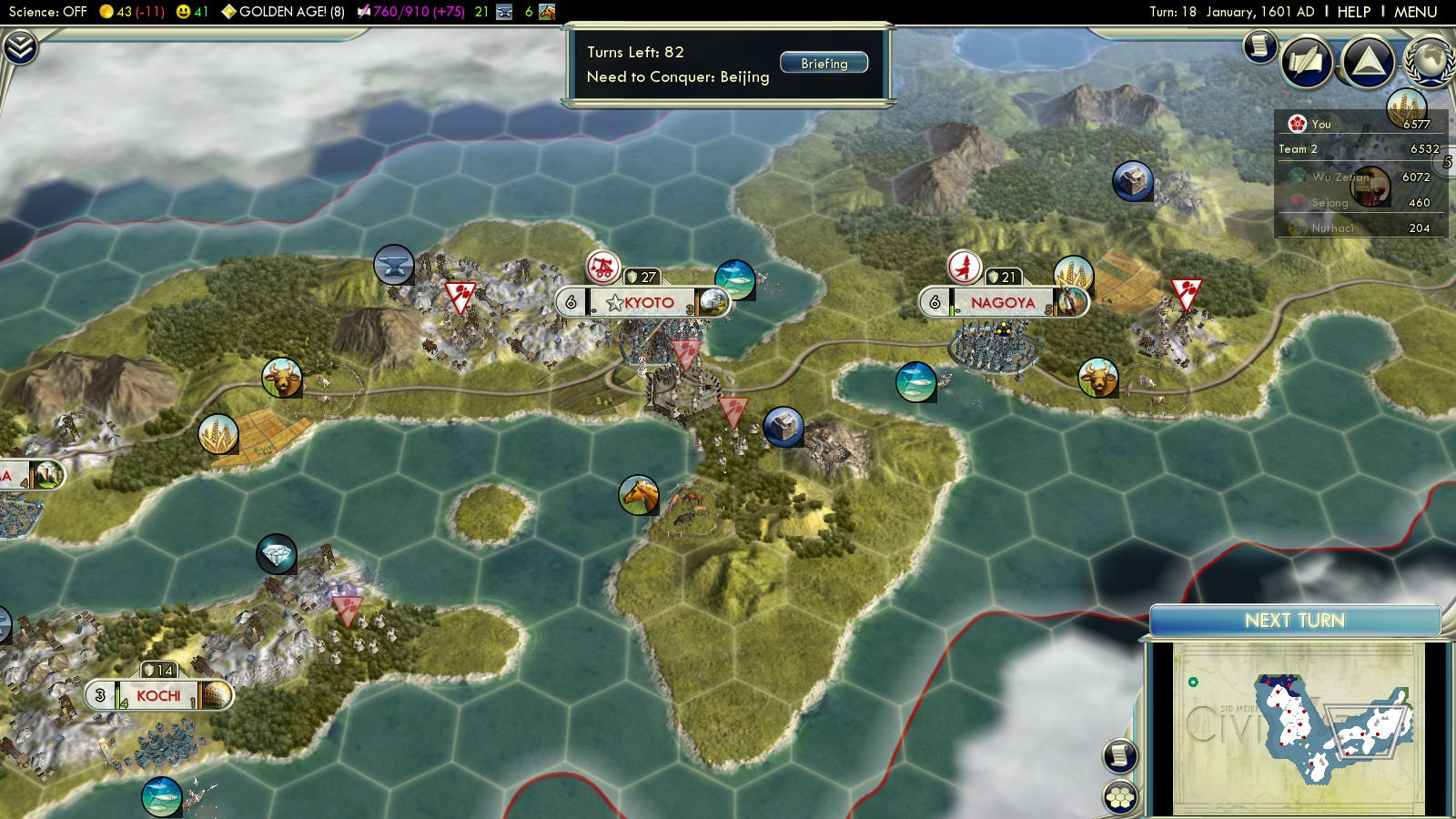Open Kyoto city banner
The width and height of the screenshot is (1456, 819).
647,302
